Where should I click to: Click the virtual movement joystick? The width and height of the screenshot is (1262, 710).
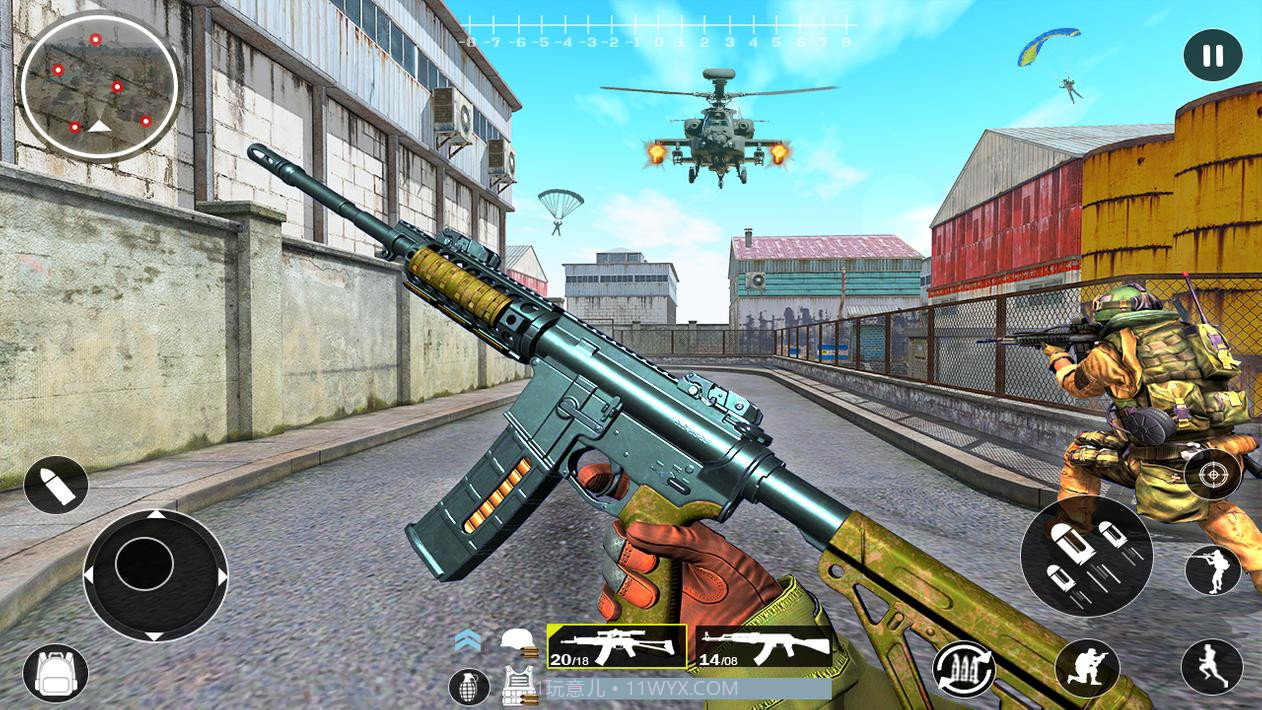[x=154, y=574]
